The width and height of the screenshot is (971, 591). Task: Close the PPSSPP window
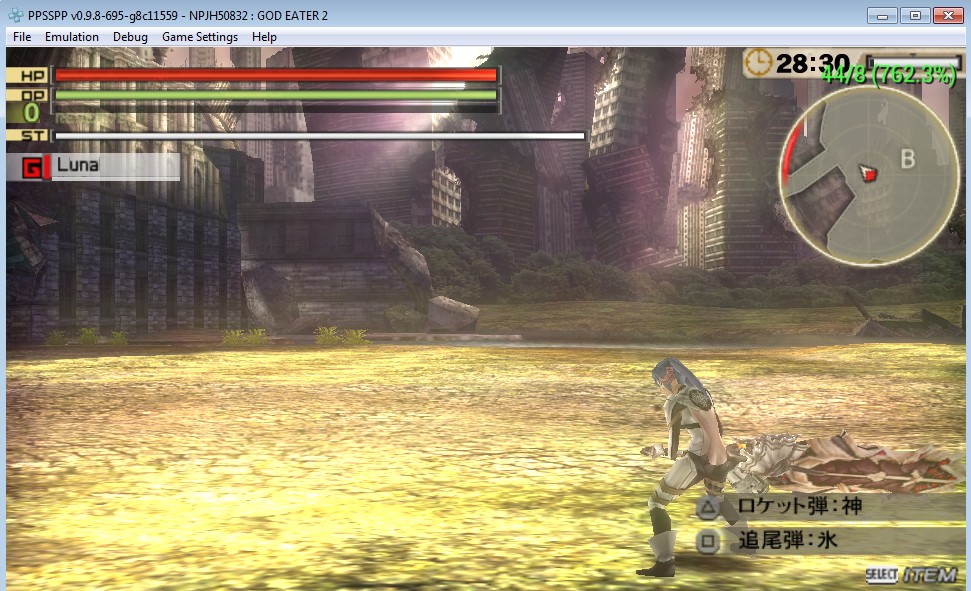click(946, 15)
